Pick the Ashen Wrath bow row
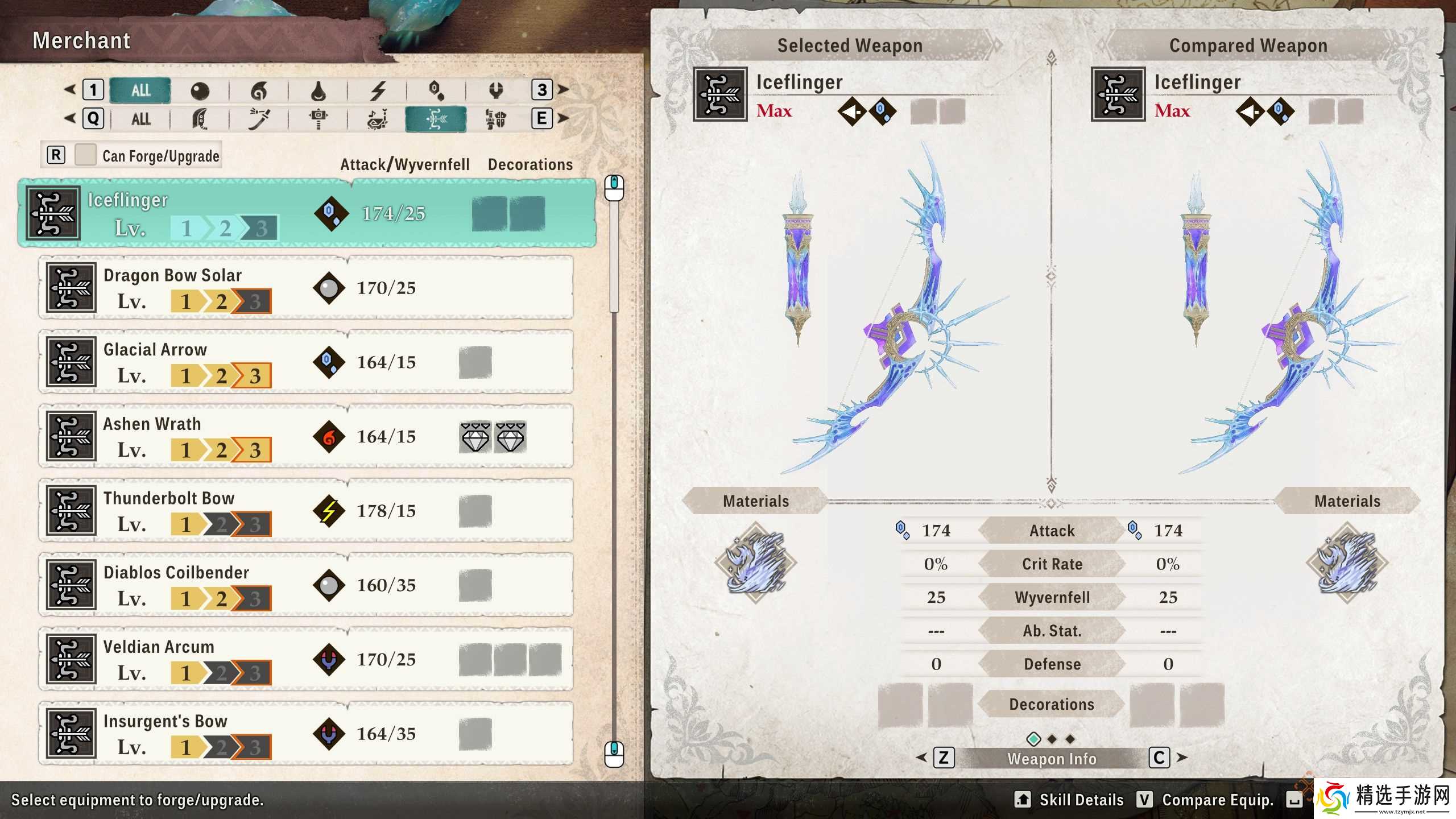1456x819 pixels. (306, 436)
